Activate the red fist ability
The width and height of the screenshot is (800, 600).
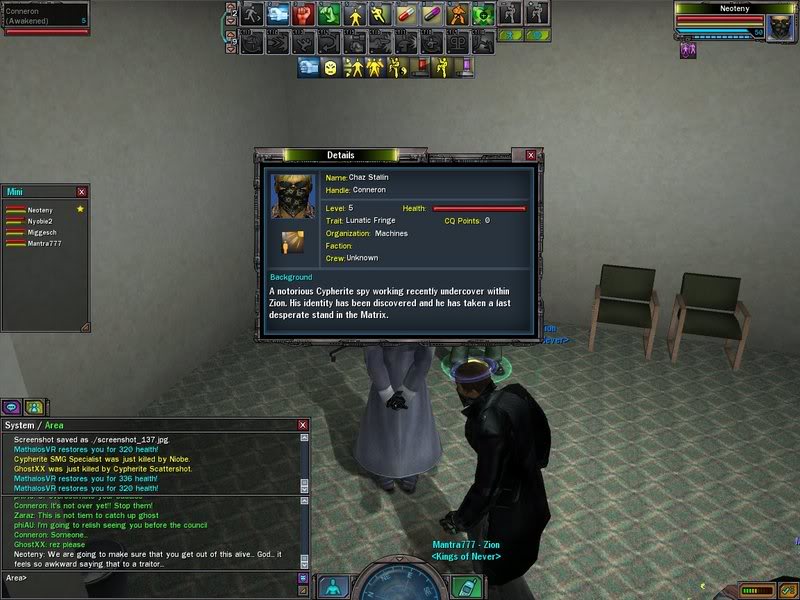coord(303,14)
